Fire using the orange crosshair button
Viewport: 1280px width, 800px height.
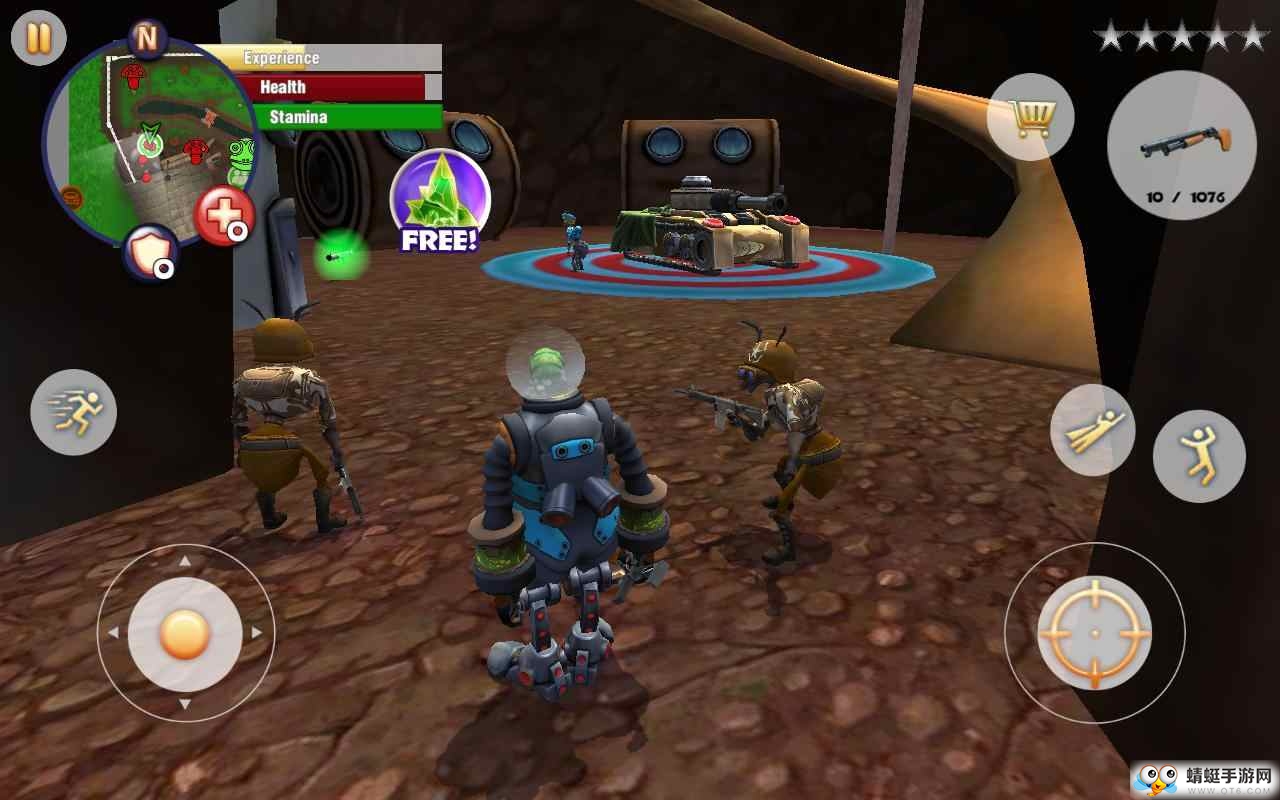click(1094, 632)
